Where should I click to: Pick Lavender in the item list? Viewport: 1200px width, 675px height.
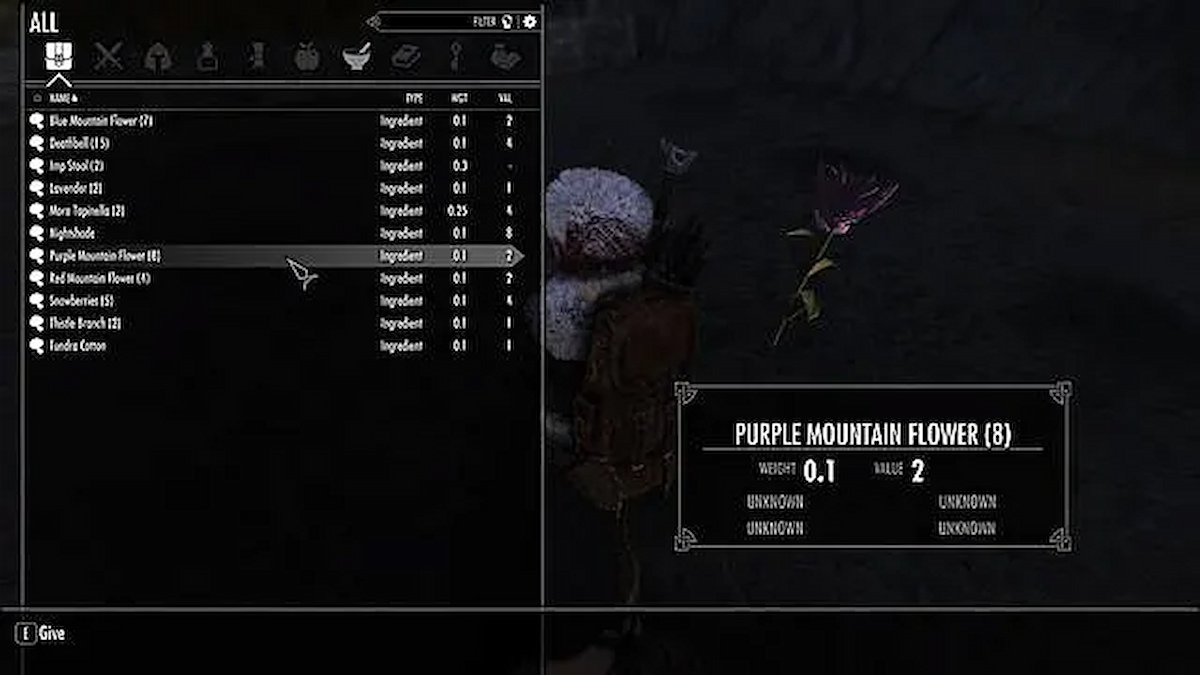(76, 188)
